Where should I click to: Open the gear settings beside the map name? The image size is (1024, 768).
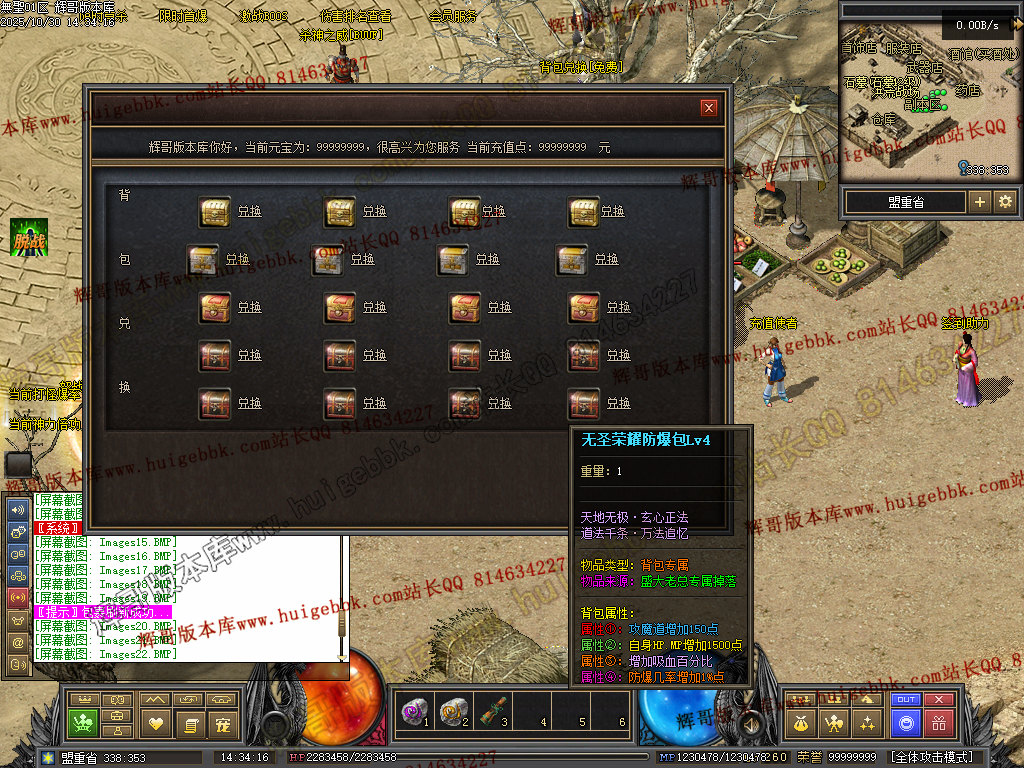click(1005, 202)
